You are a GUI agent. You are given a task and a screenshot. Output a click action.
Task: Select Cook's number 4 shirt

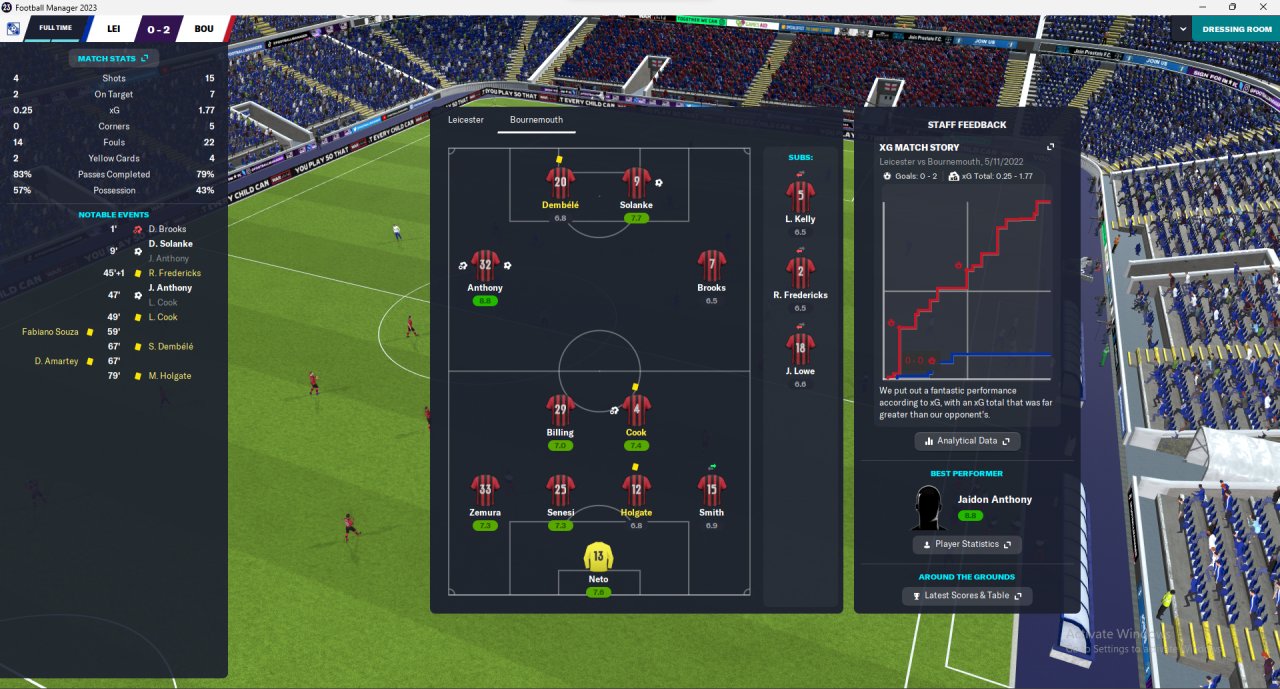point(636,411)
